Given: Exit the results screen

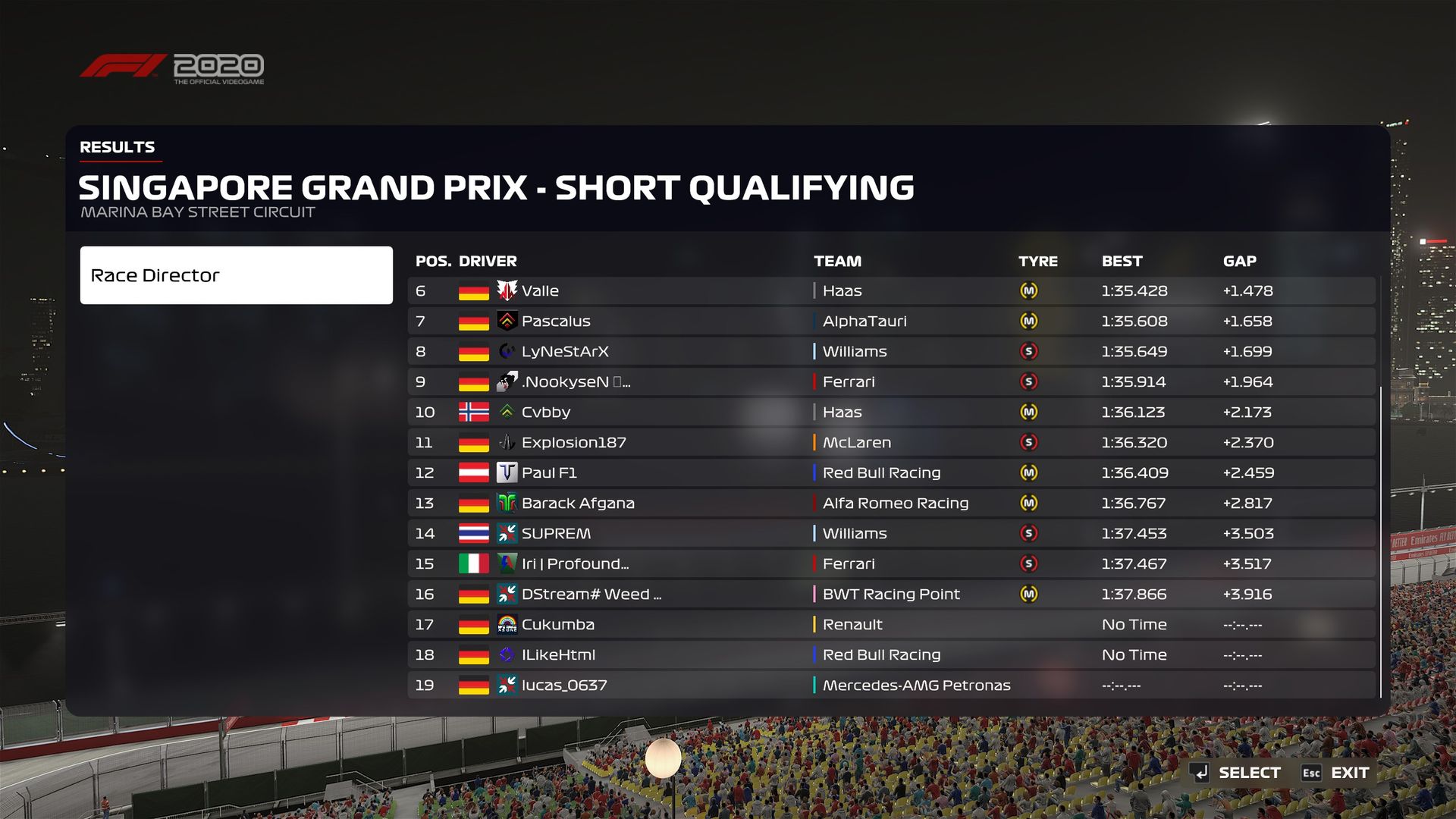Looking at the screenshot, I should 1336,773.
